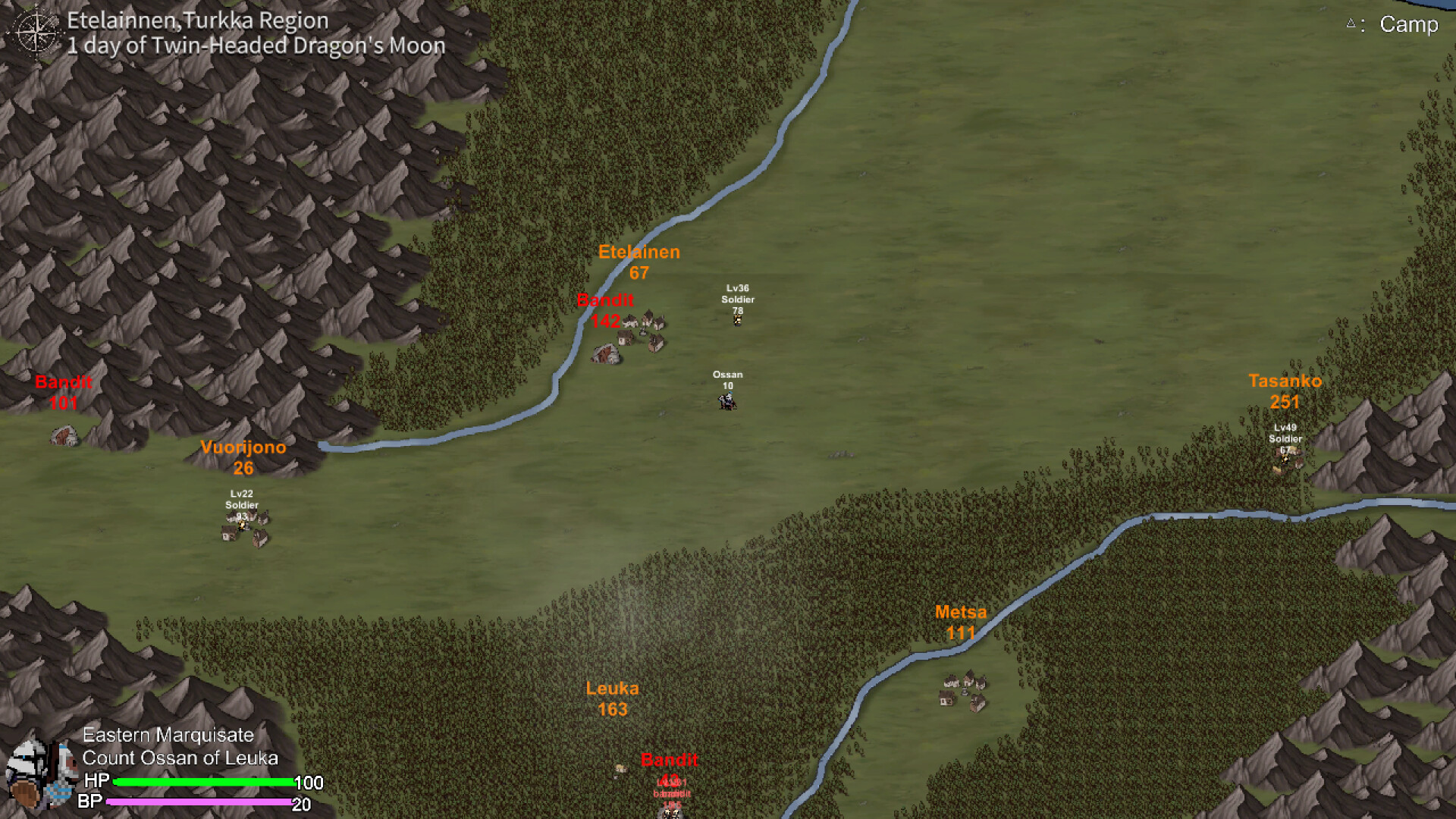This screenshot has height=819, width=1456.
Task: Open the Etelainen settlement by clicking its label
Action: pyautogui.click(x=639, y=253)
